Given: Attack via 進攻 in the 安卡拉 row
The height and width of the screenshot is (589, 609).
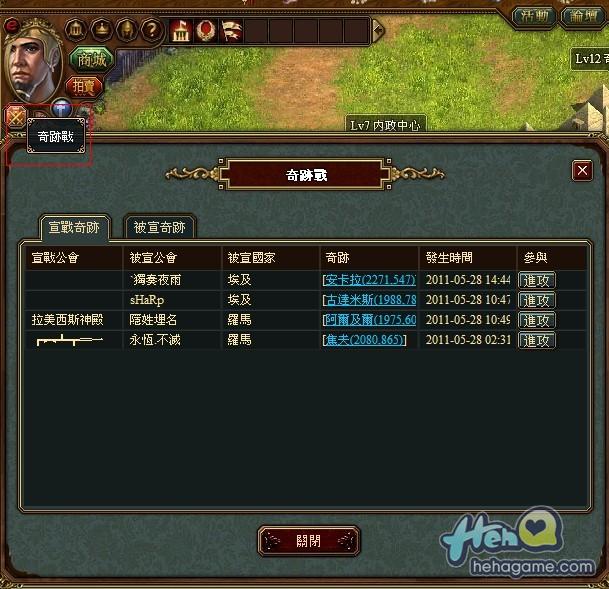Looking at the screenshot, I should tap(537, 280).
